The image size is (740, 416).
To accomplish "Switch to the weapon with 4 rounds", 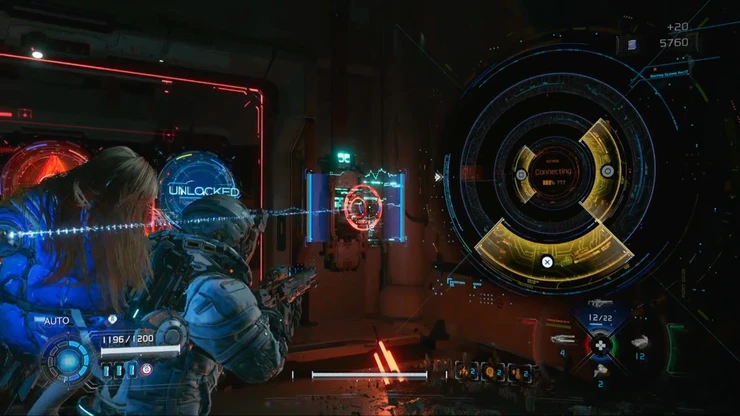I will click(562, 340).
